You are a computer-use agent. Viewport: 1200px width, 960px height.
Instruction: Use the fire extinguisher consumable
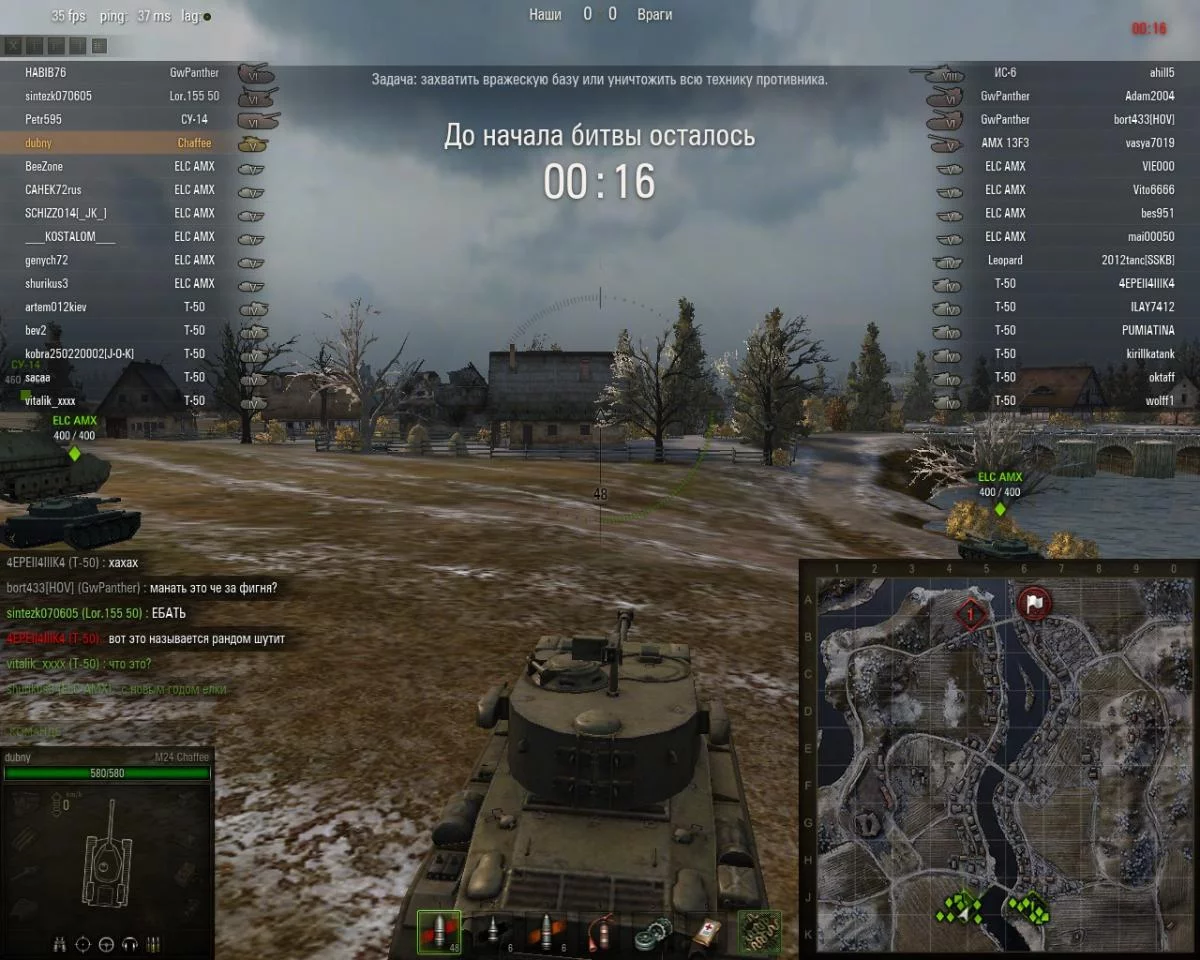pyautogui.click(x=600, y=932)
